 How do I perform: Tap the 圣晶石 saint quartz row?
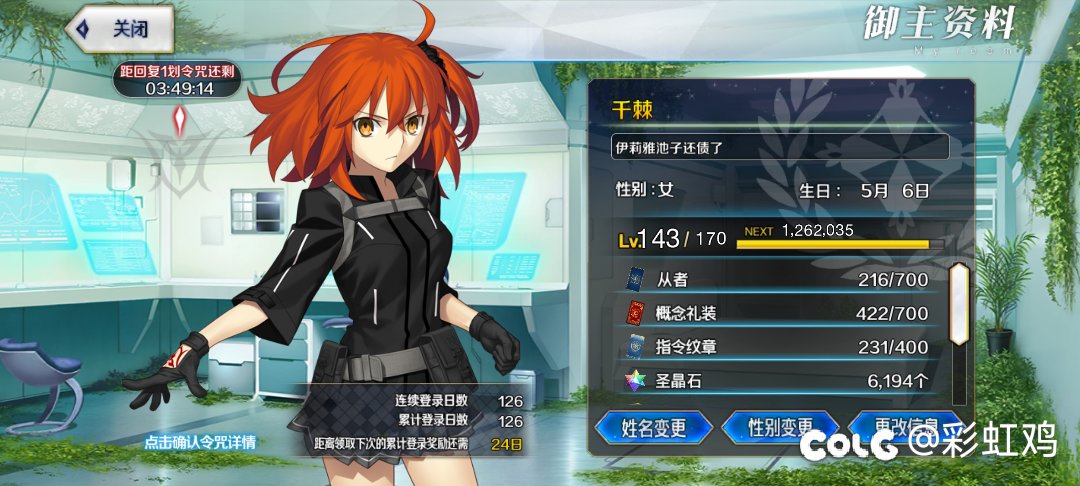(780, 381)
